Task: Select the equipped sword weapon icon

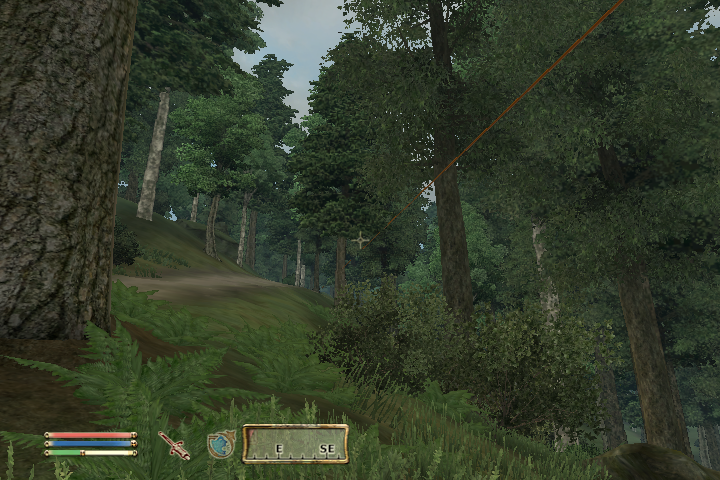Action: [174, 445]
